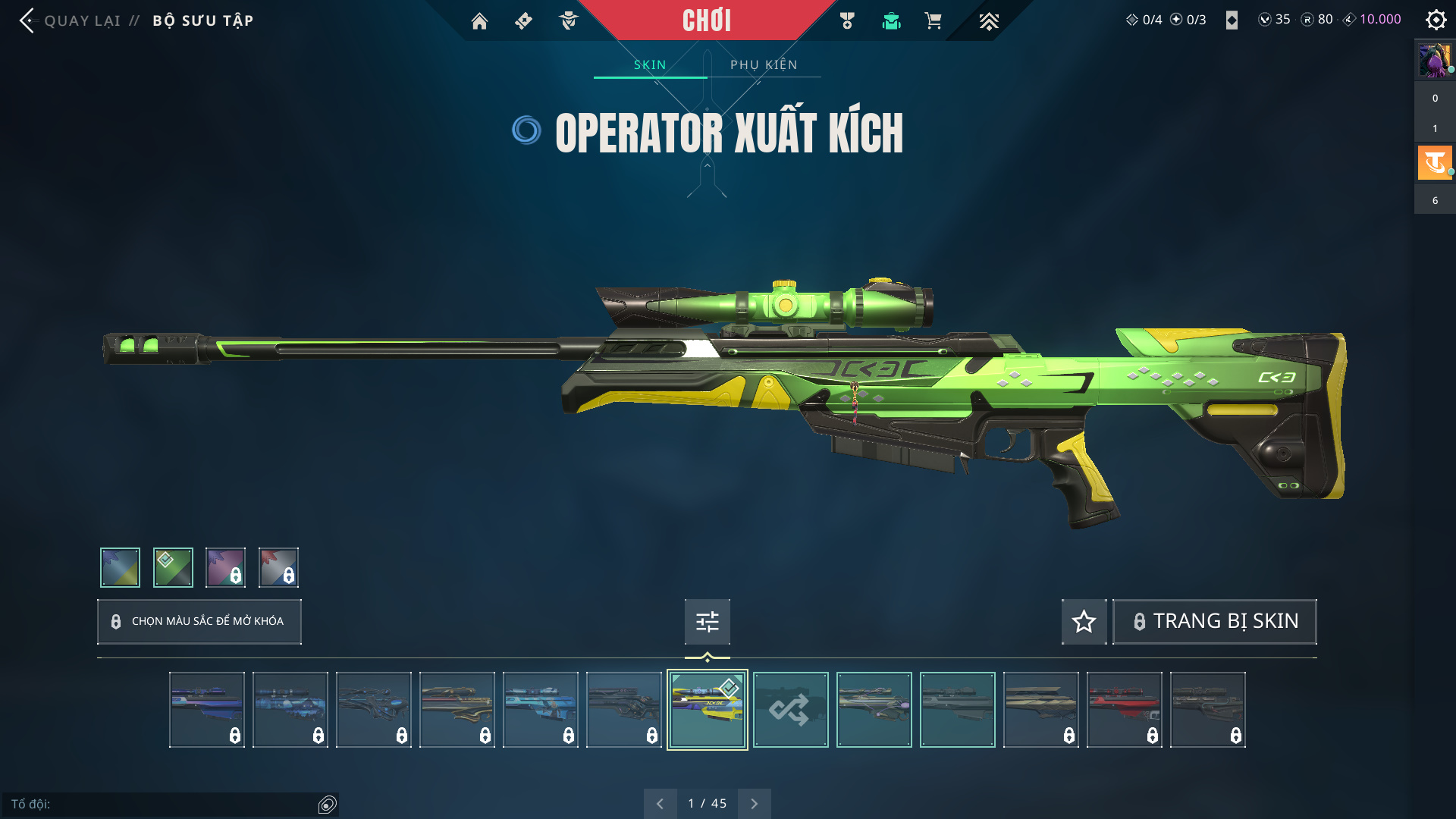The height and width of the screenshot is (819, 1456).
Task: Go to the next skin page arrow
Action: click(x=754, y=804)
